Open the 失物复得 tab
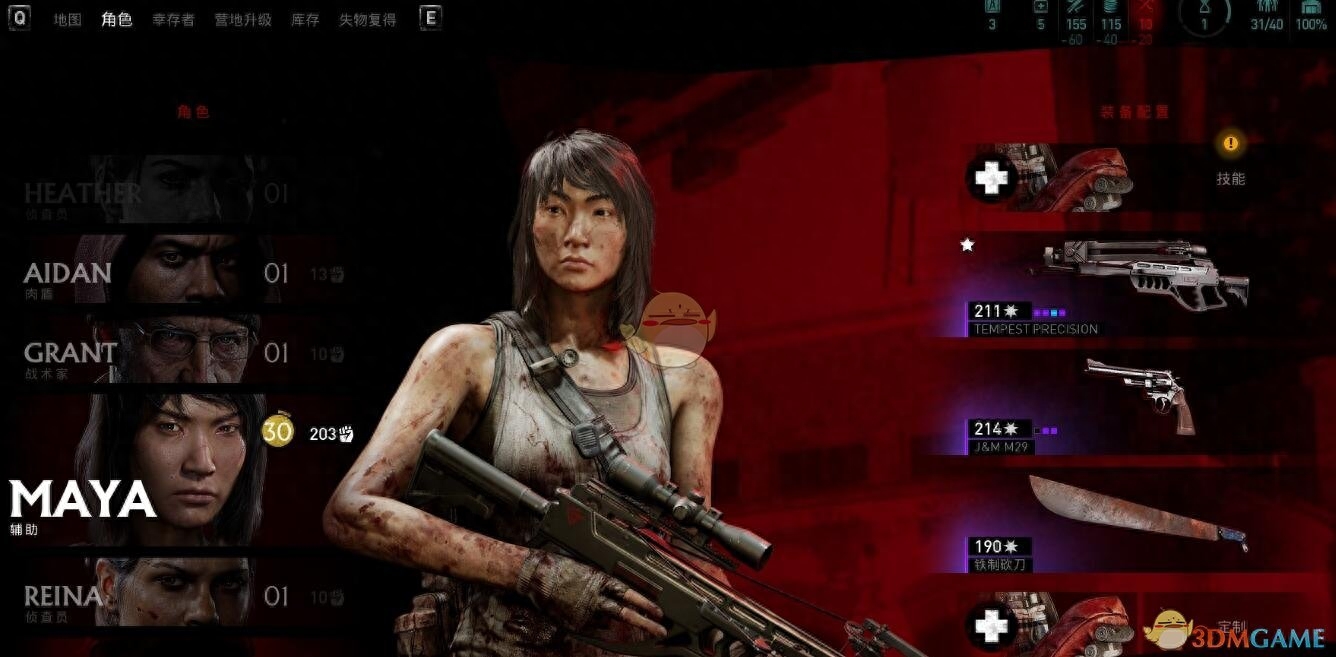Image resolution: width=1336 pixels, height=657 pixels. 367,19
